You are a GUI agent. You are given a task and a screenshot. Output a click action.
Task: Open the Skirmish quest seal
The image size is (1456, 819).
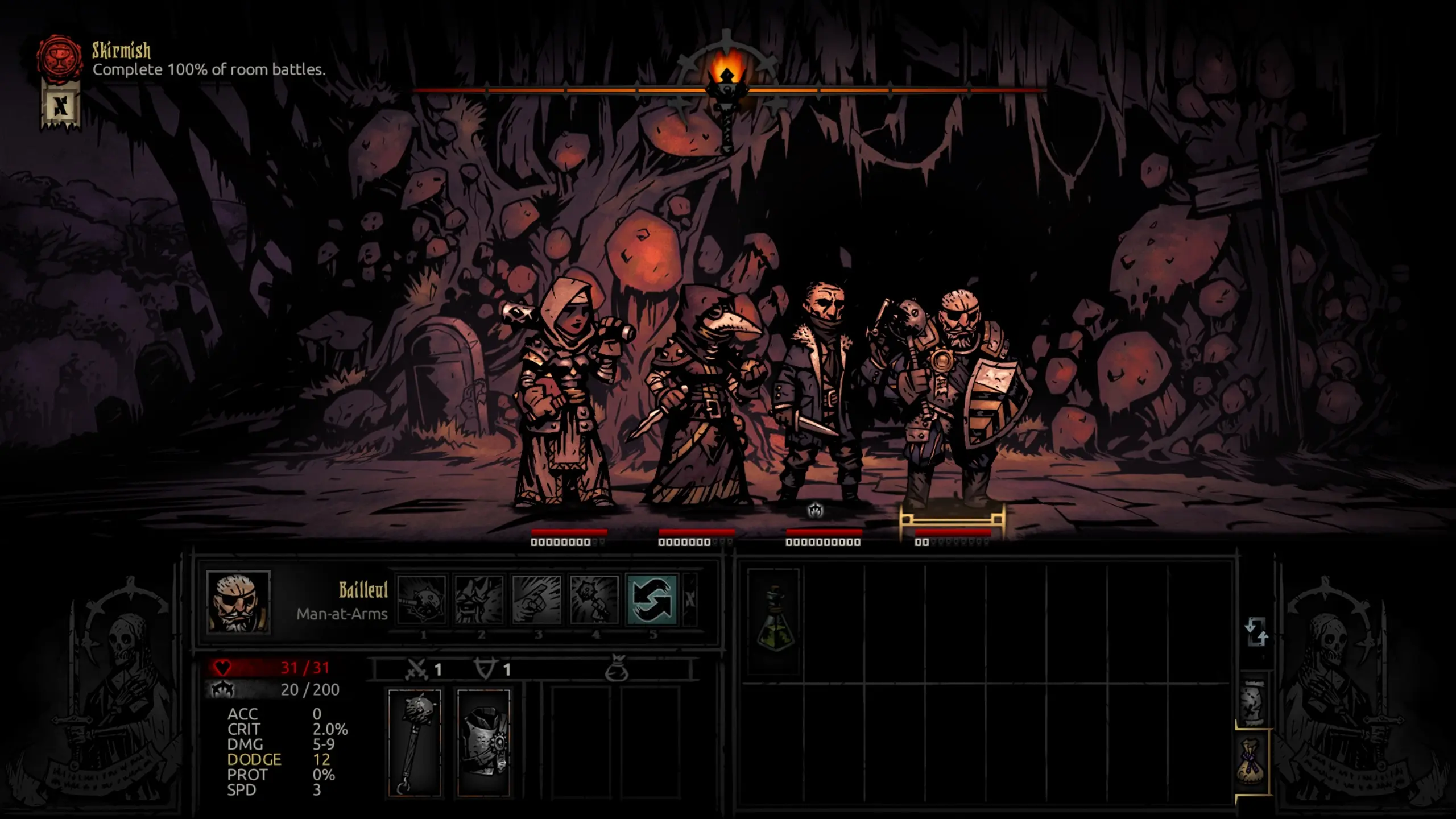[x=59, y=57]
